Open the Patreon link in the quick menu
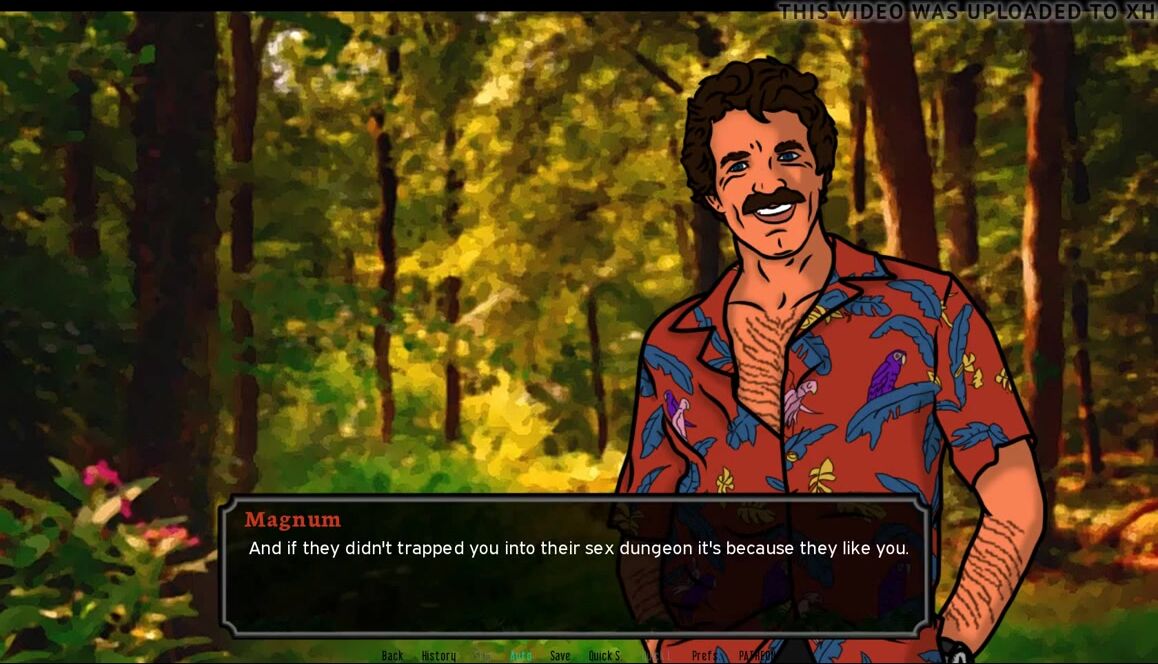1158x664 pixels. coord(756,656)
